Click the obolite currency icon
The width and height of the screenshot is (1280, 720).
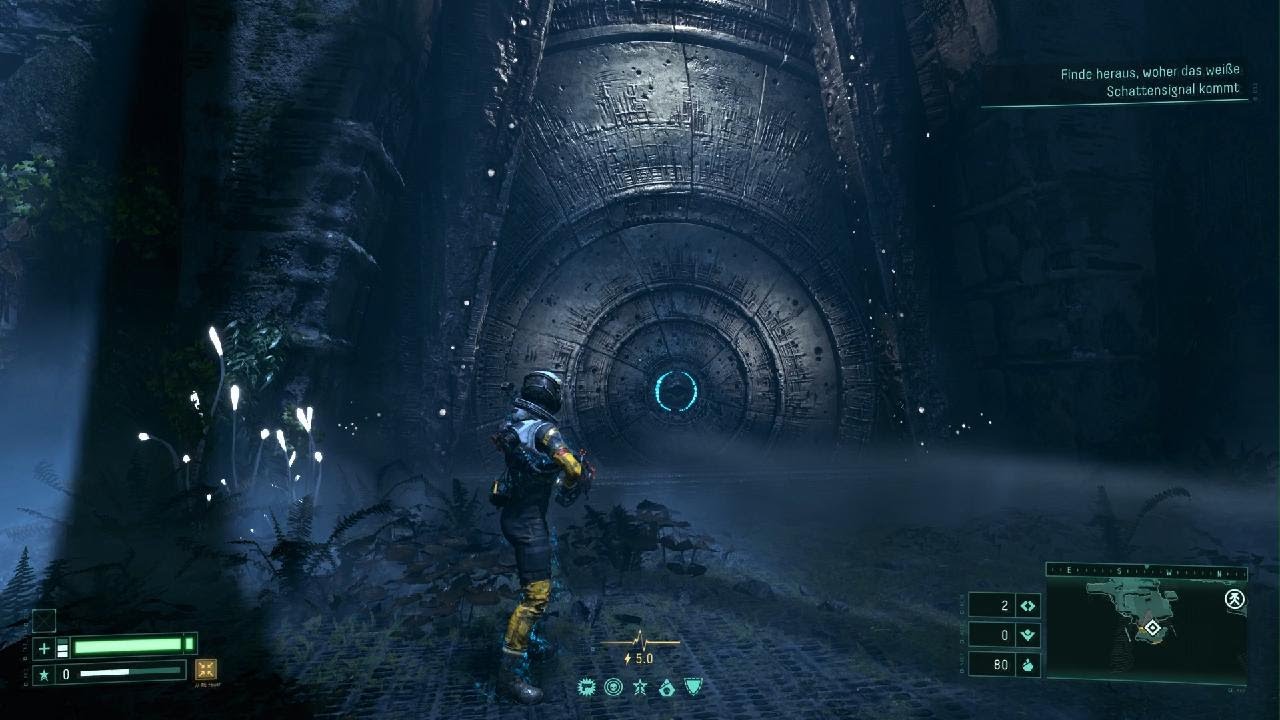pos(1028,666)
